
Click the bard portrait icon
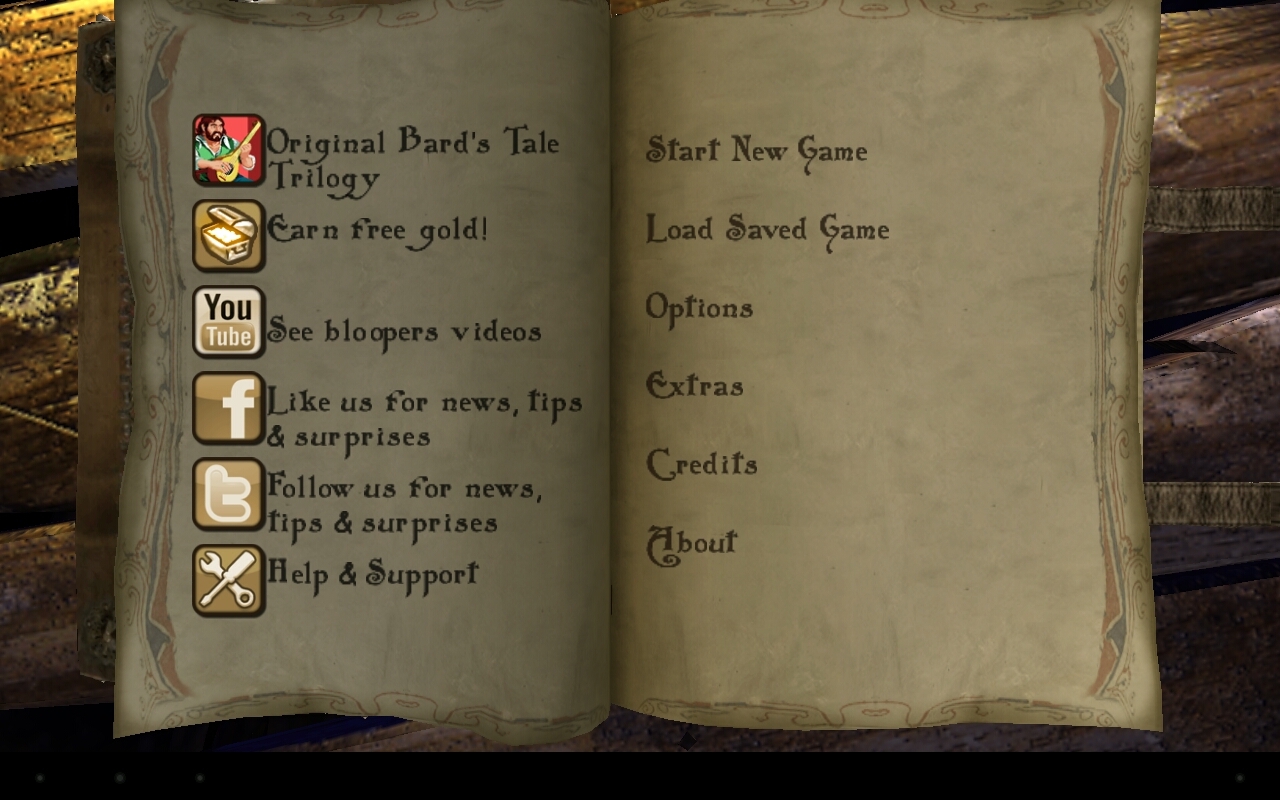tap(229, 150)
